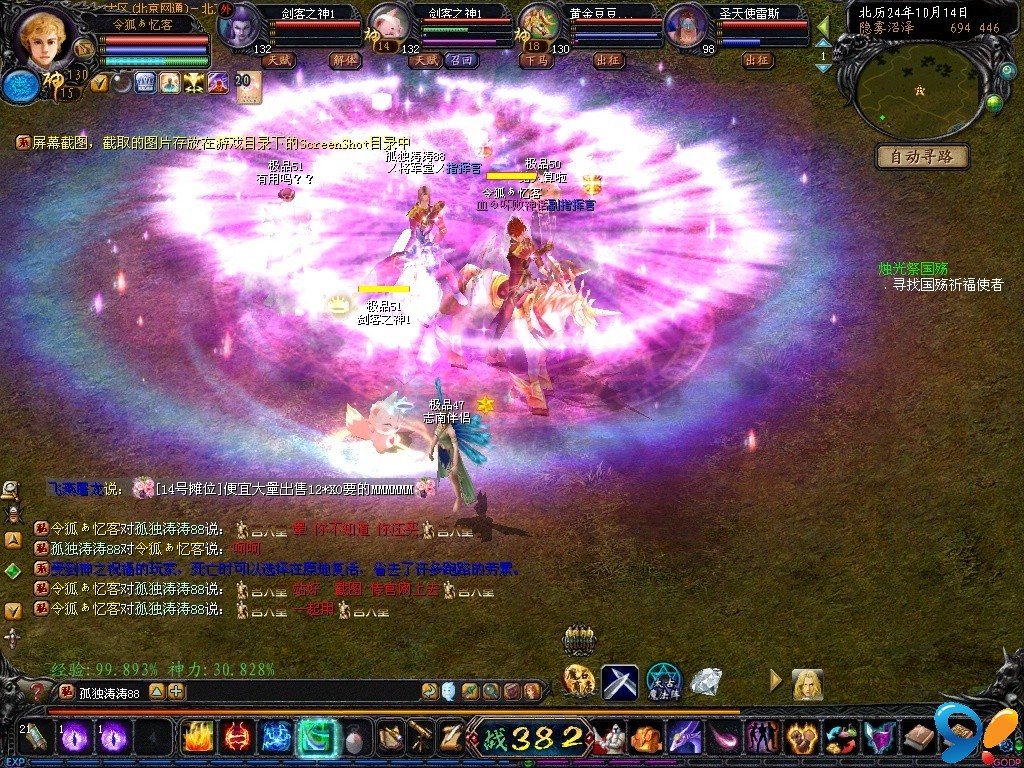
Task: Open the brown book icon in bottom menu
Action: click(x=919, y=739)
